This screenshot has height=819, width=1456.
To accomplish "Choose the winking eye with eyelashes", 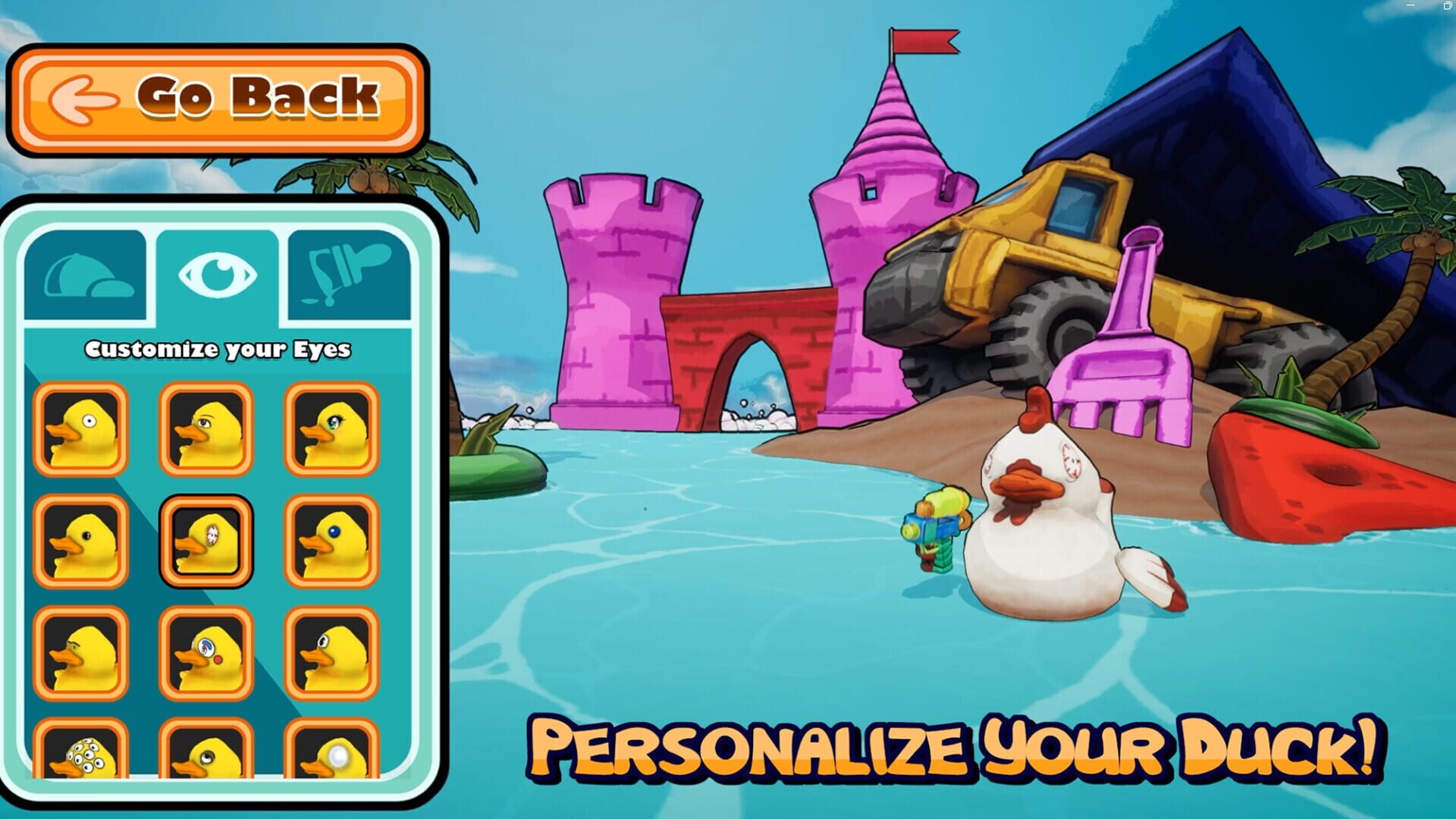I will [205, 428].
